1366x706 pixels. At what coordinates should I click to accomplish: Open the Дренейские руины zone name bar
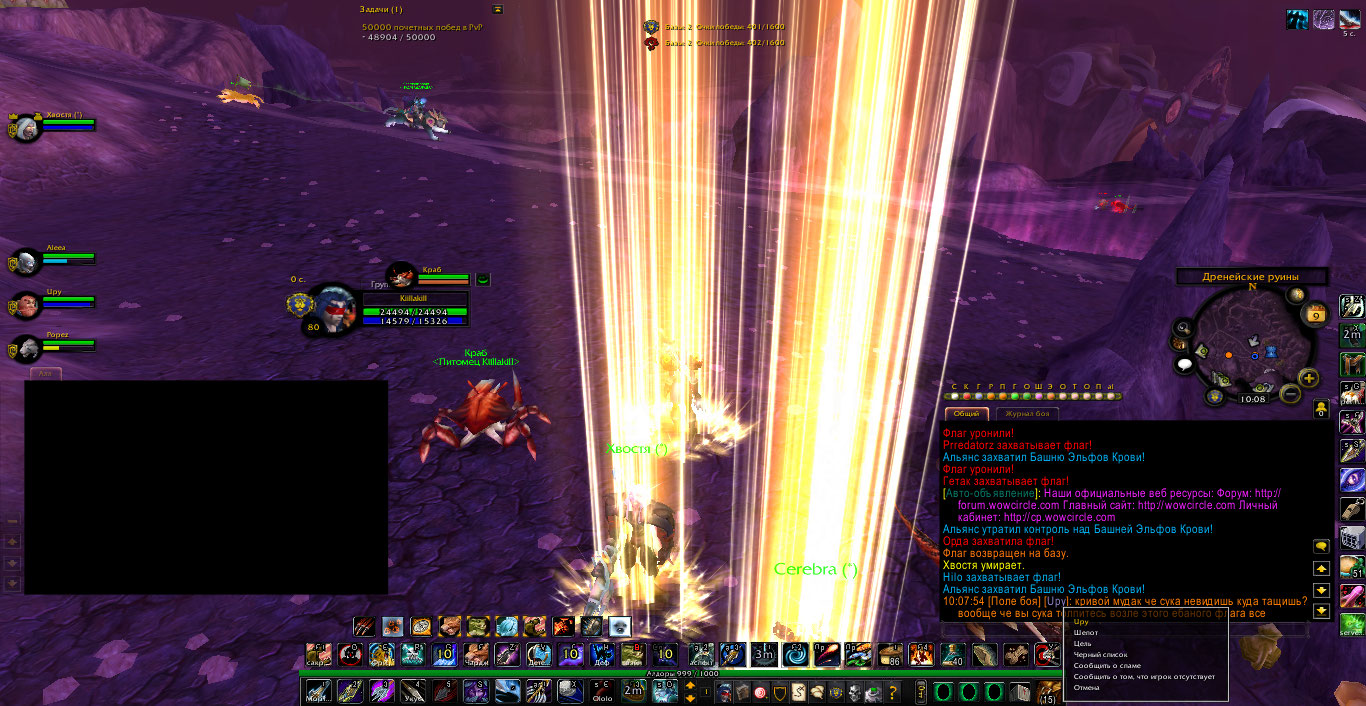click(1252, 277)
